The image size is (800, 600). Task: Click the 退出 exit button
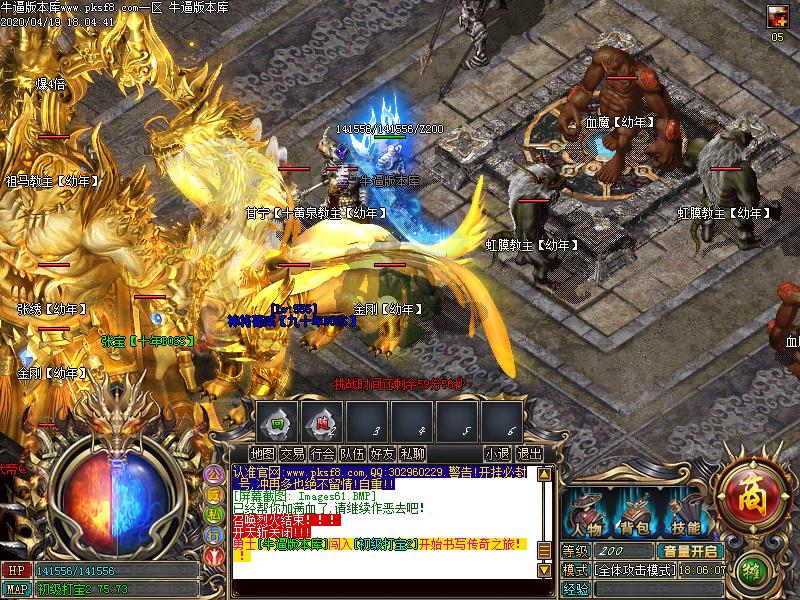(x=530, y=454)
